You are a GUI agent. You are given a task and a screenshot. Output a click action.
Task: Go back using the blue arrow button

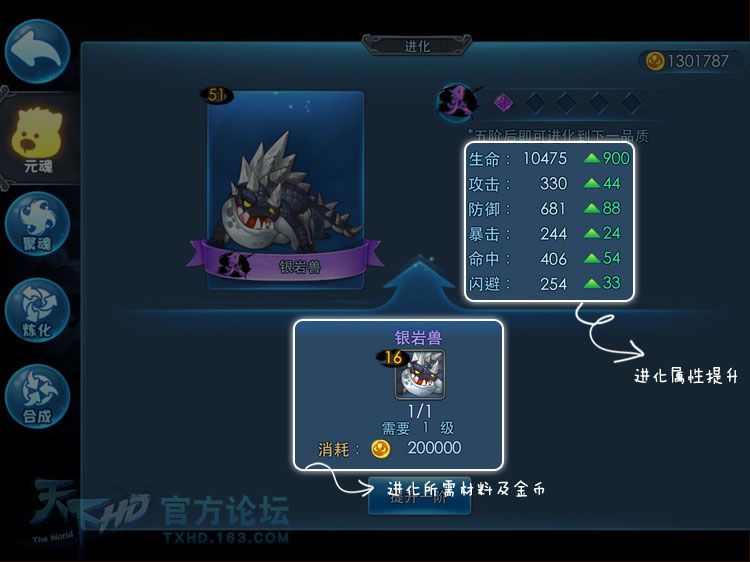tap(37, 51)
